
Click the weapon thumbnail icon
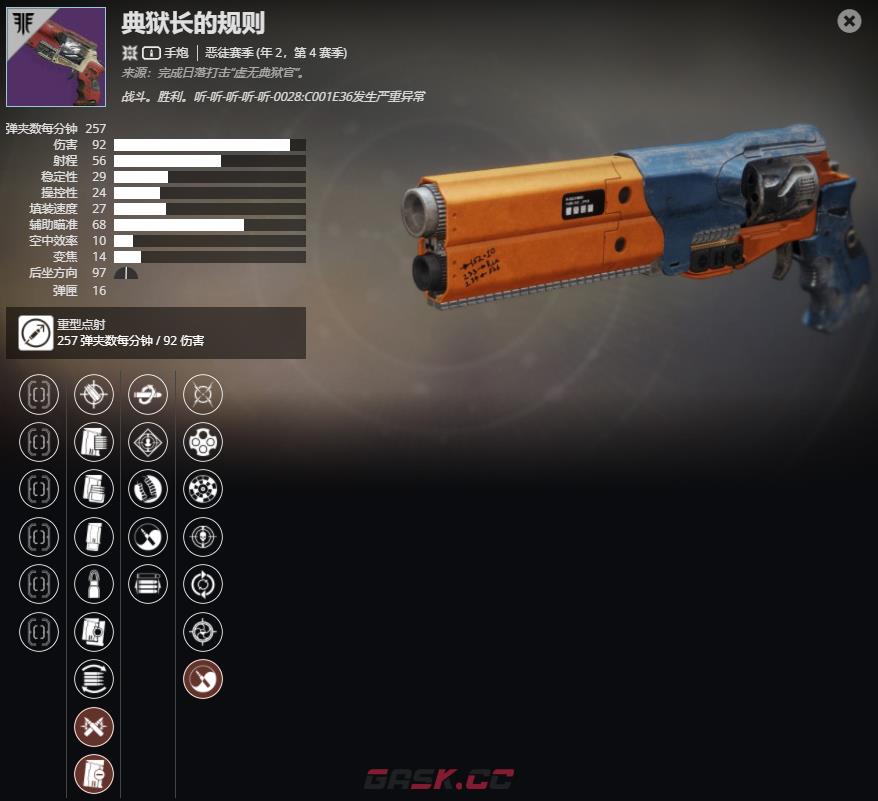click(56, 57)
